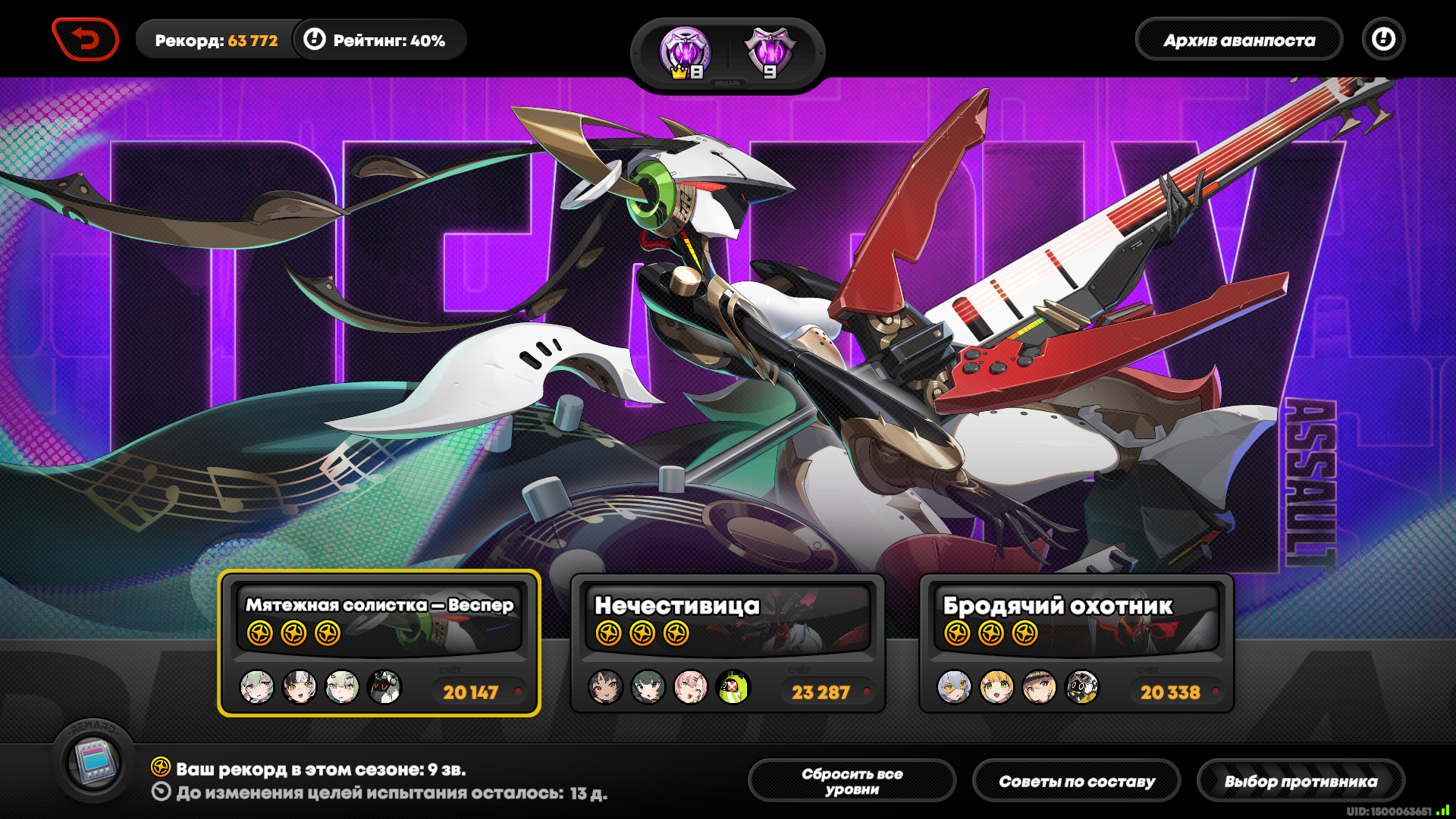Show info next to Рейтинг: 40%
1456x819 pixels.
pos(315,39)
